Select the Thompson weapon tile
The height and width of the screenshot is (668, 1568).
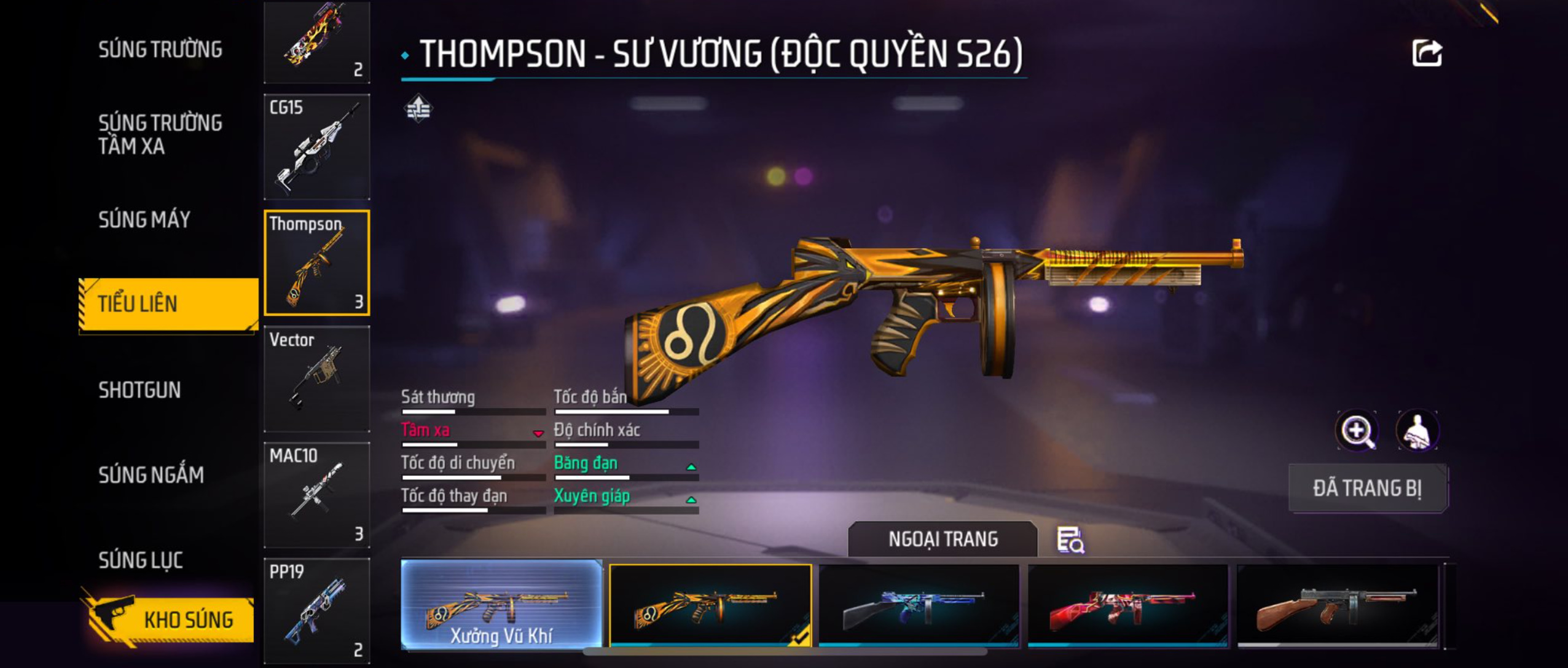click(x=316, y=263)
